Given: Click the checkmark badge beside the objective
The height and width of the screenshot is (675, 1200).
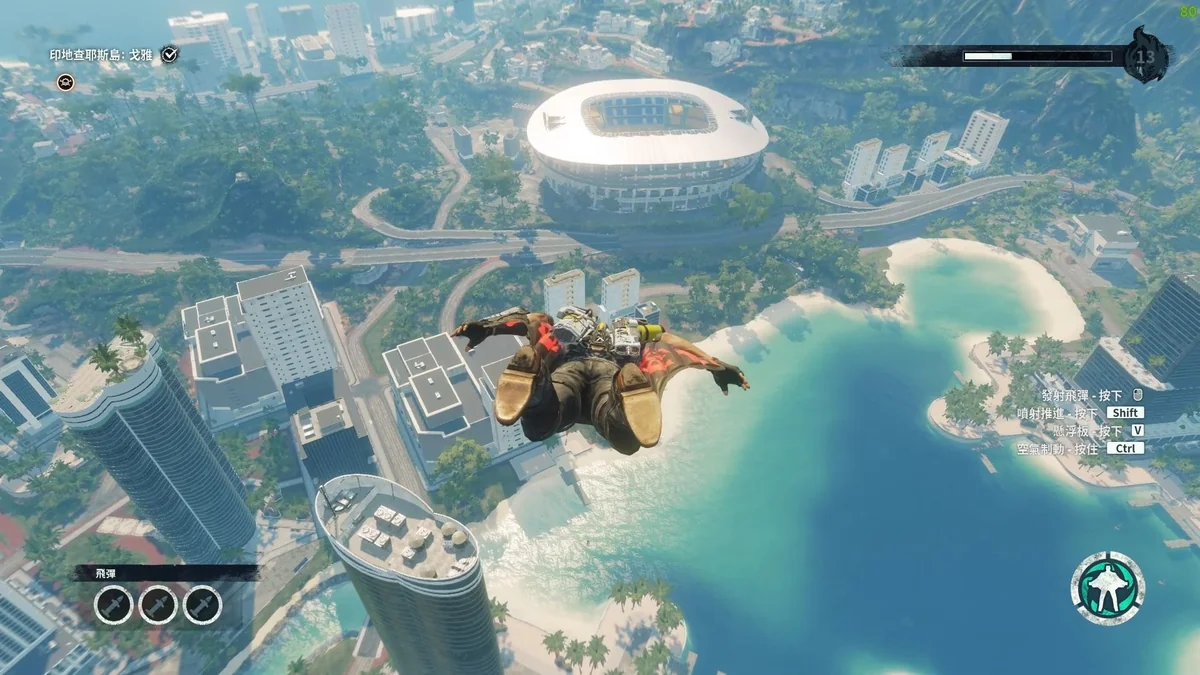Looking at the screenshot, I should [x=170, y=54].
